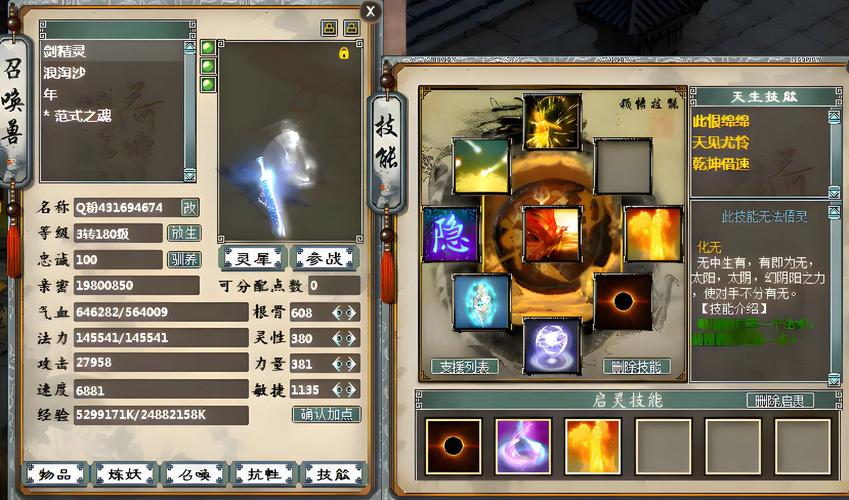Viewport: 849px width, 500px height.
Task: Select the red phoenix center skill icon
Action: click(551, 234)
